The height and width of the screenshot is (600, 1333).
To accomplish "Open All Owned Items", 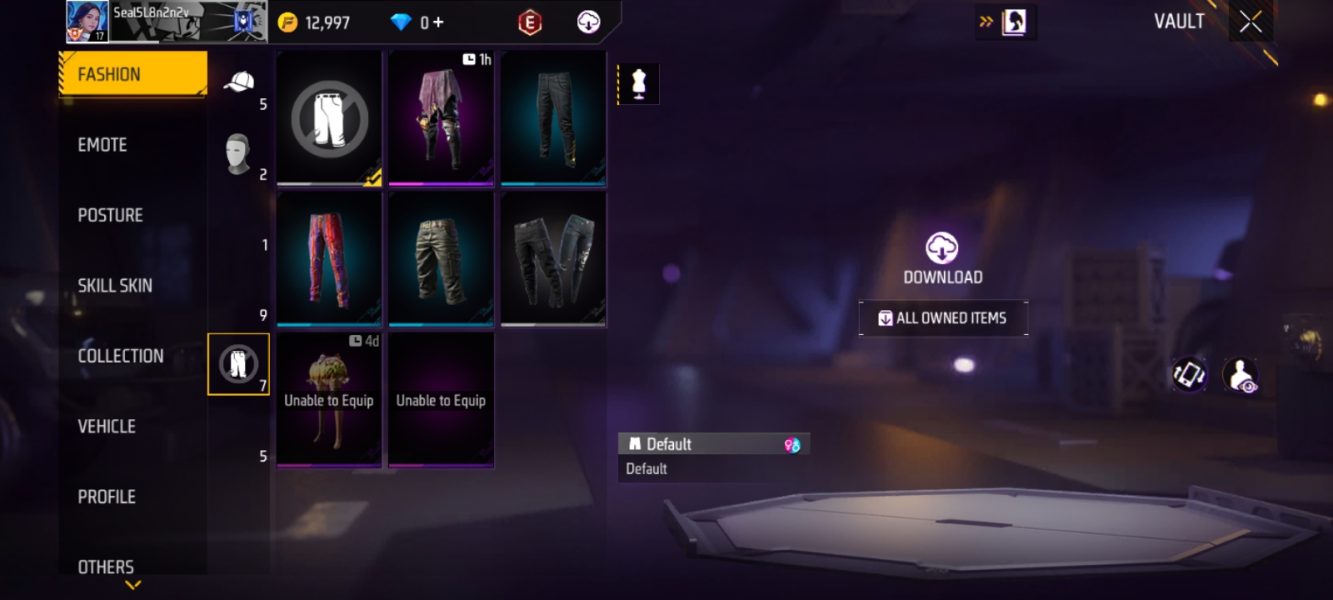I will (x=942, y=318).
